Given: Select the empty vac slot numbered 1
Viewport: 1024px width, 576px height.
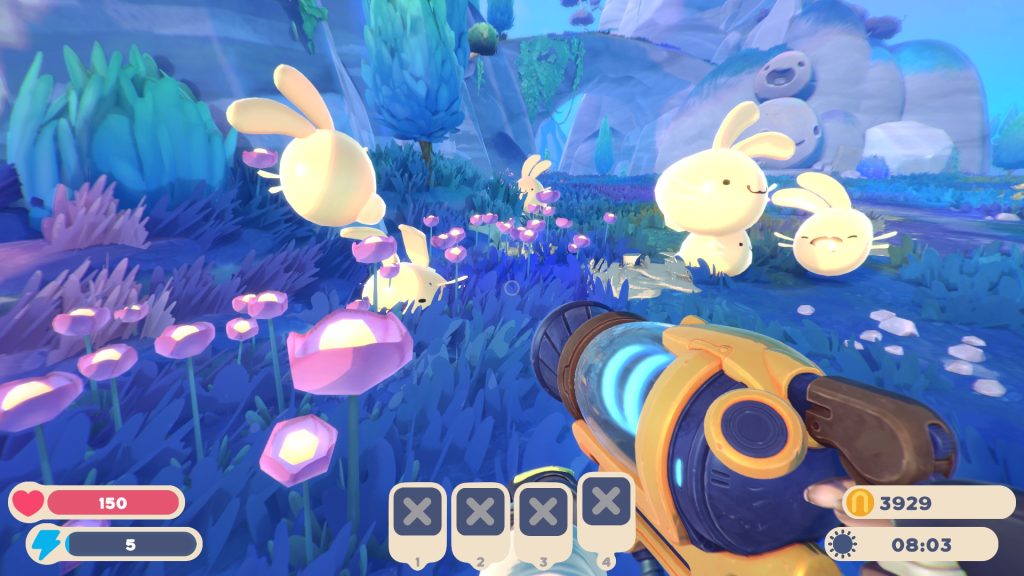Looking at the screenshot, I should (419, 514).
